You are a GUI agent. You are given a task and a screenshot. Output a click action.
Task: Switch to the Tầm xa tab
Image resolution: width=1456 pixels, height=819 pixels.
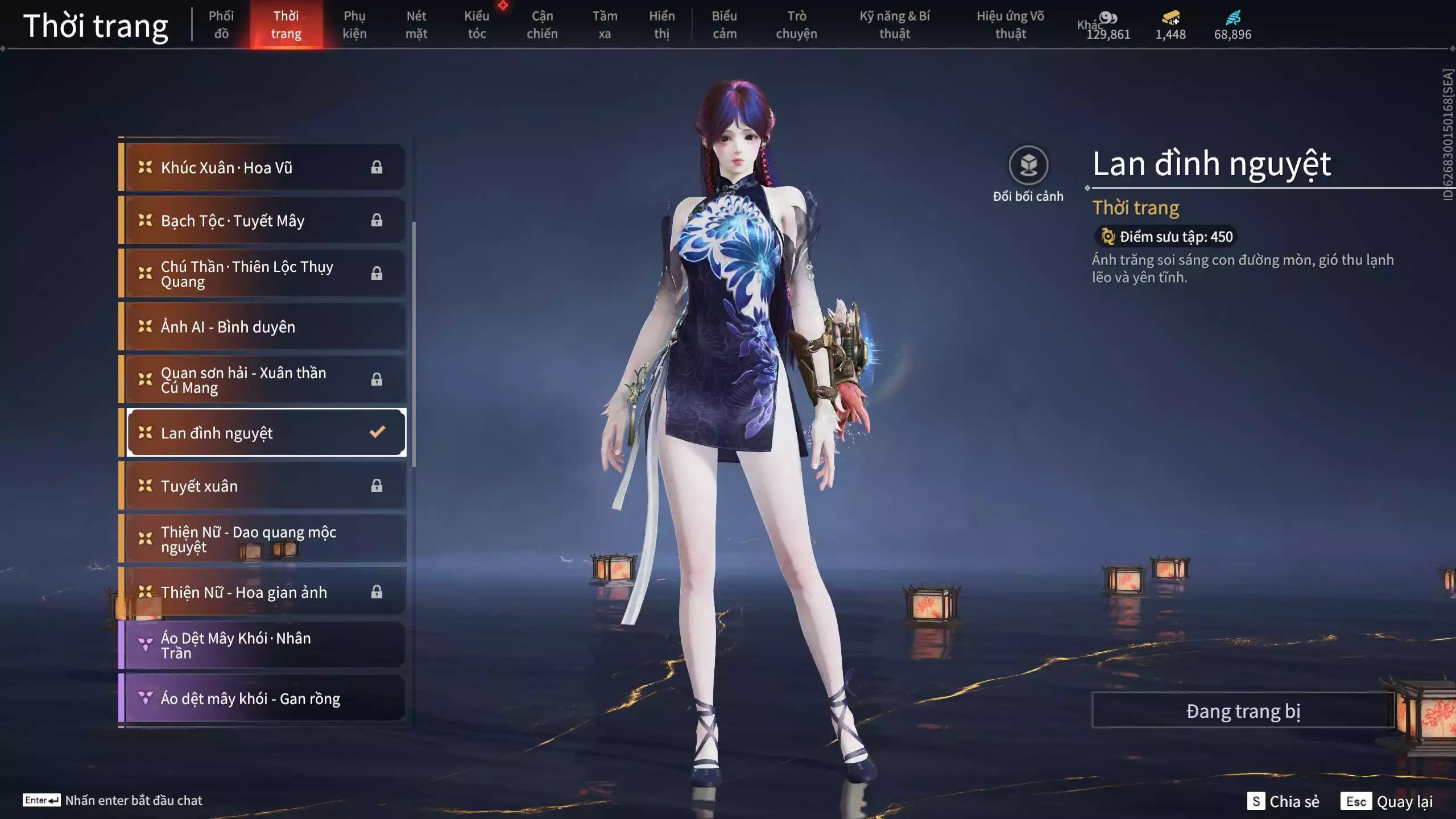click(x=605, y=25)
